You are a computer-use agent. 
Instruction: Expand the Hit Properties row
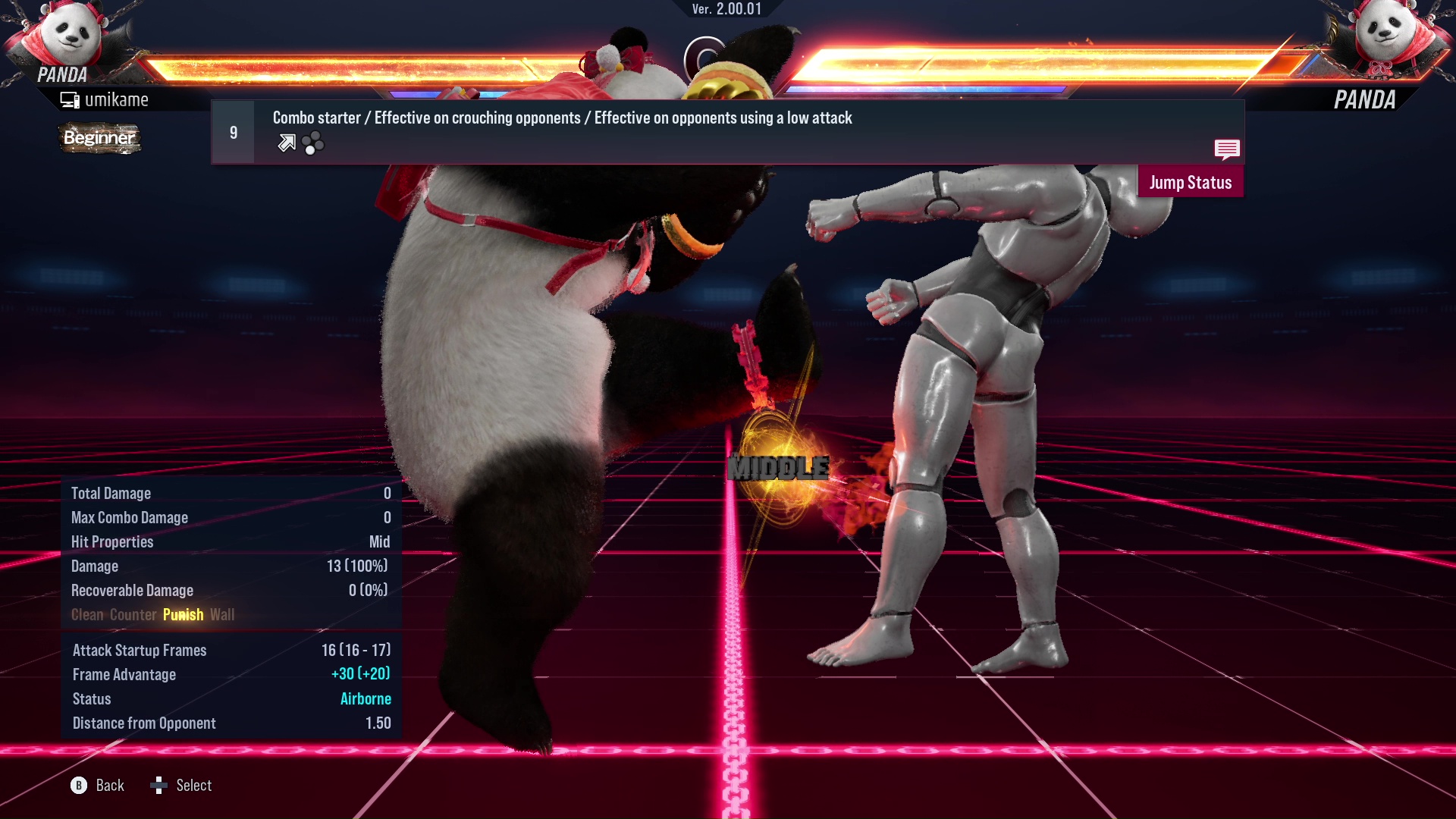coord(111,541)
